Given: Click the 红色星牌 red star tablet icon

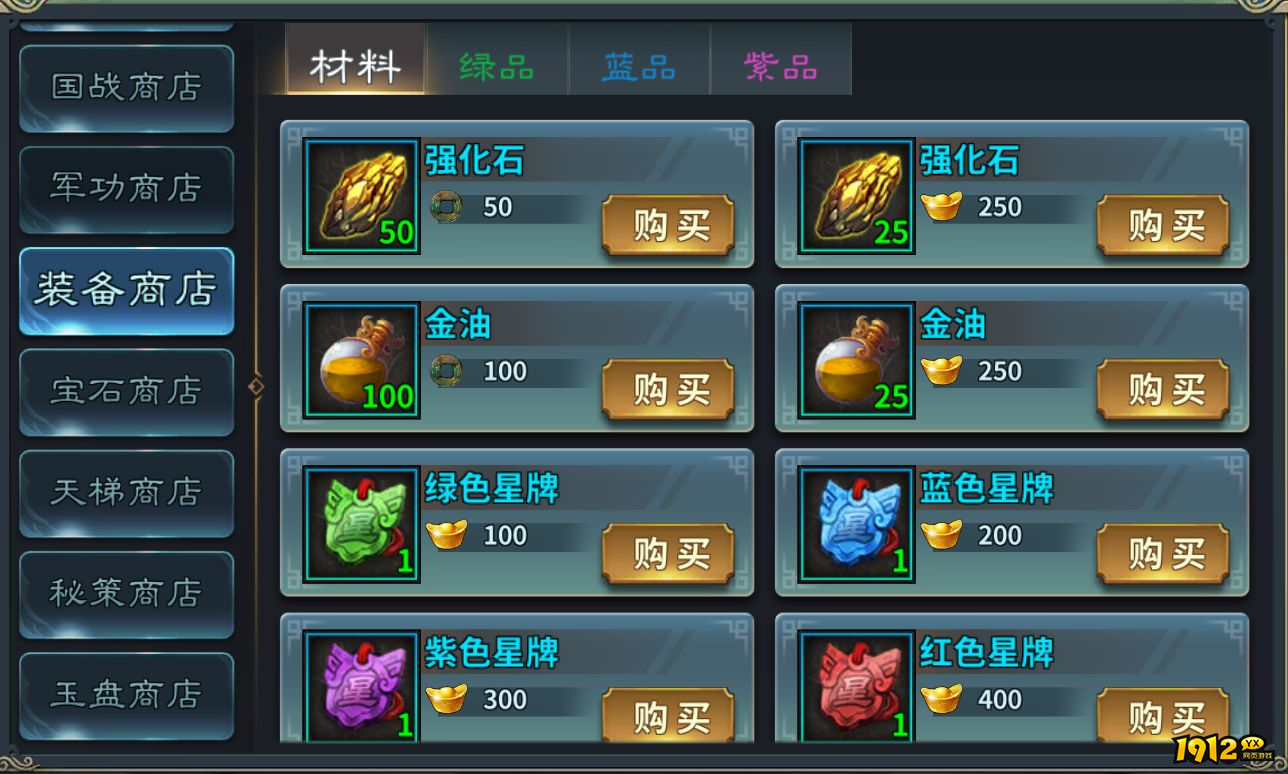Looking at the screenshot, I should 854,688.
